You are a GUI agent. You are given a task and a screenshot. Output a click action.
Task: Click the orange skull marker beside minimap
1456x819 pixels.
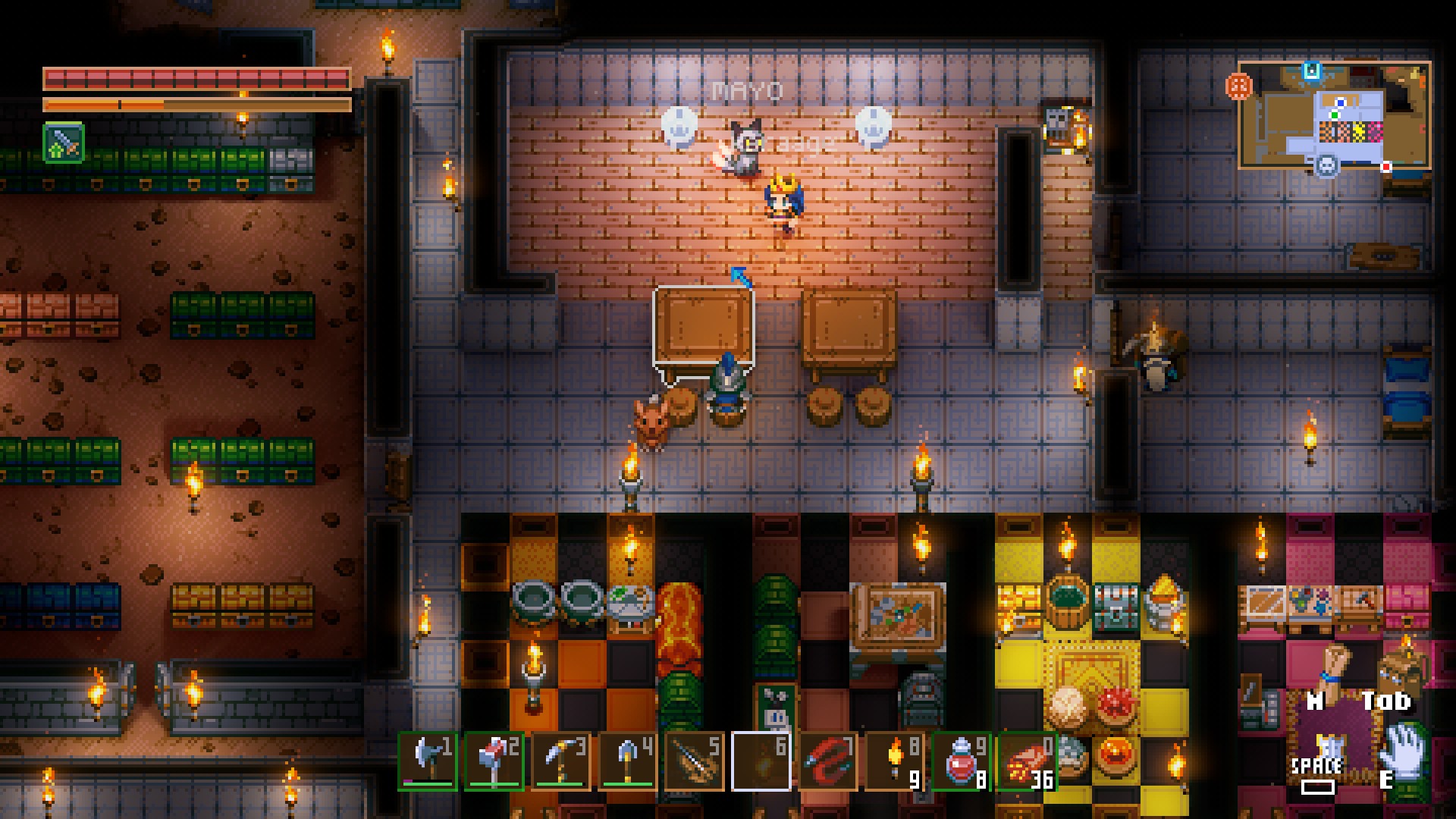pos(1238,87)
